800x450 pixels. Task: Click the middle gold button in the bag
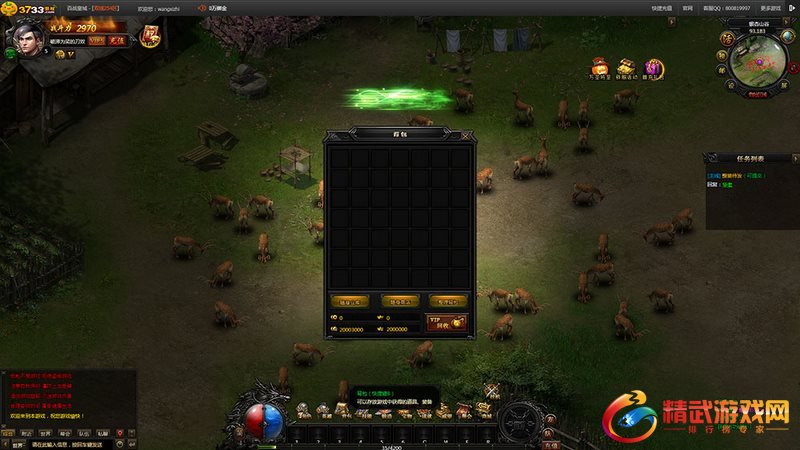(x=399, y=300)
